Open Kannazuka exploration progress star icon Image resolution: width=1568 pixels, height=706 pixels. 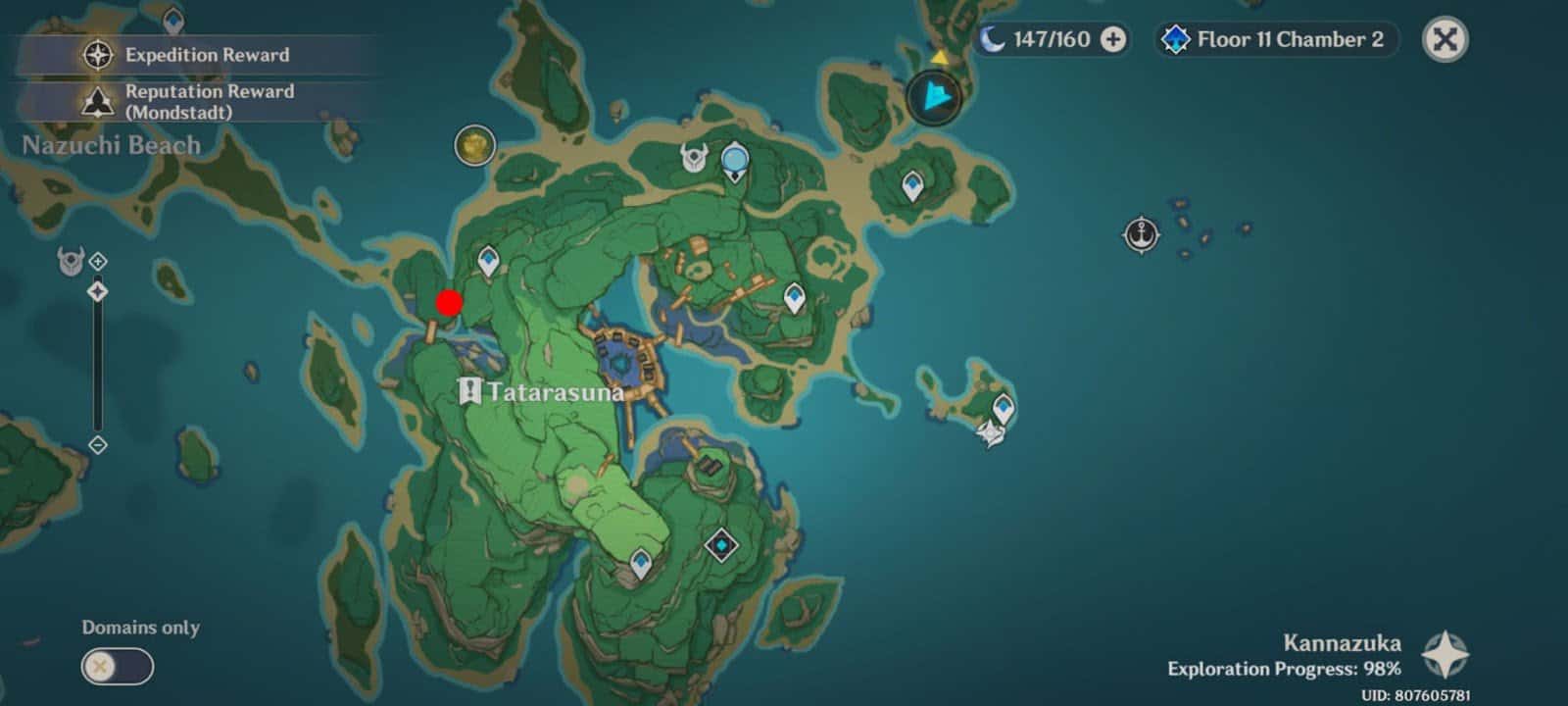click(x=1445, y=655)
